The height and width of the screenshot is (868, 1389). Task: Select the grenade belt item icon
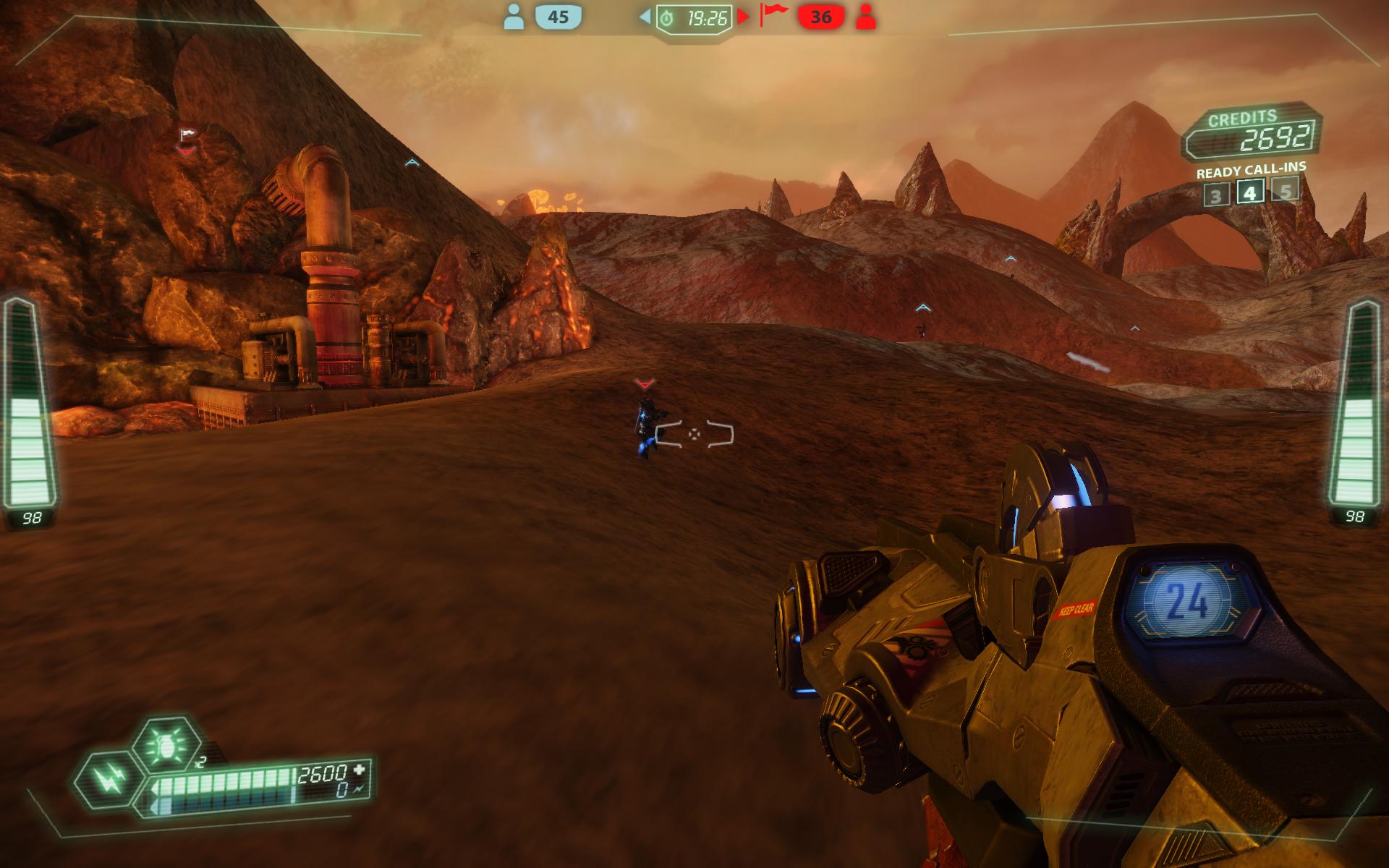[167, 745]
